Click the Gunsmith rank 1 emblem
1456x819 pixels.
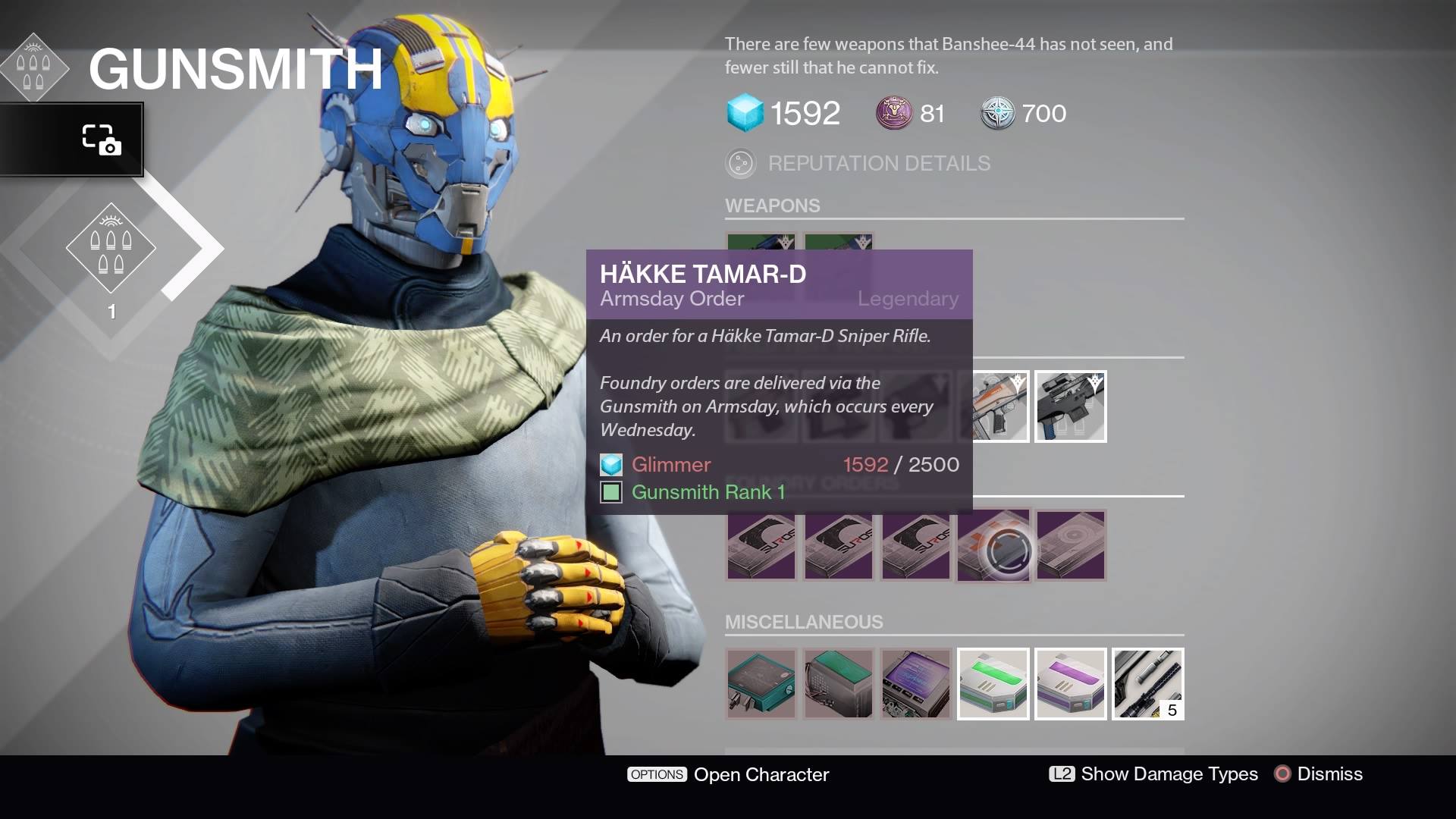point(111,249)
